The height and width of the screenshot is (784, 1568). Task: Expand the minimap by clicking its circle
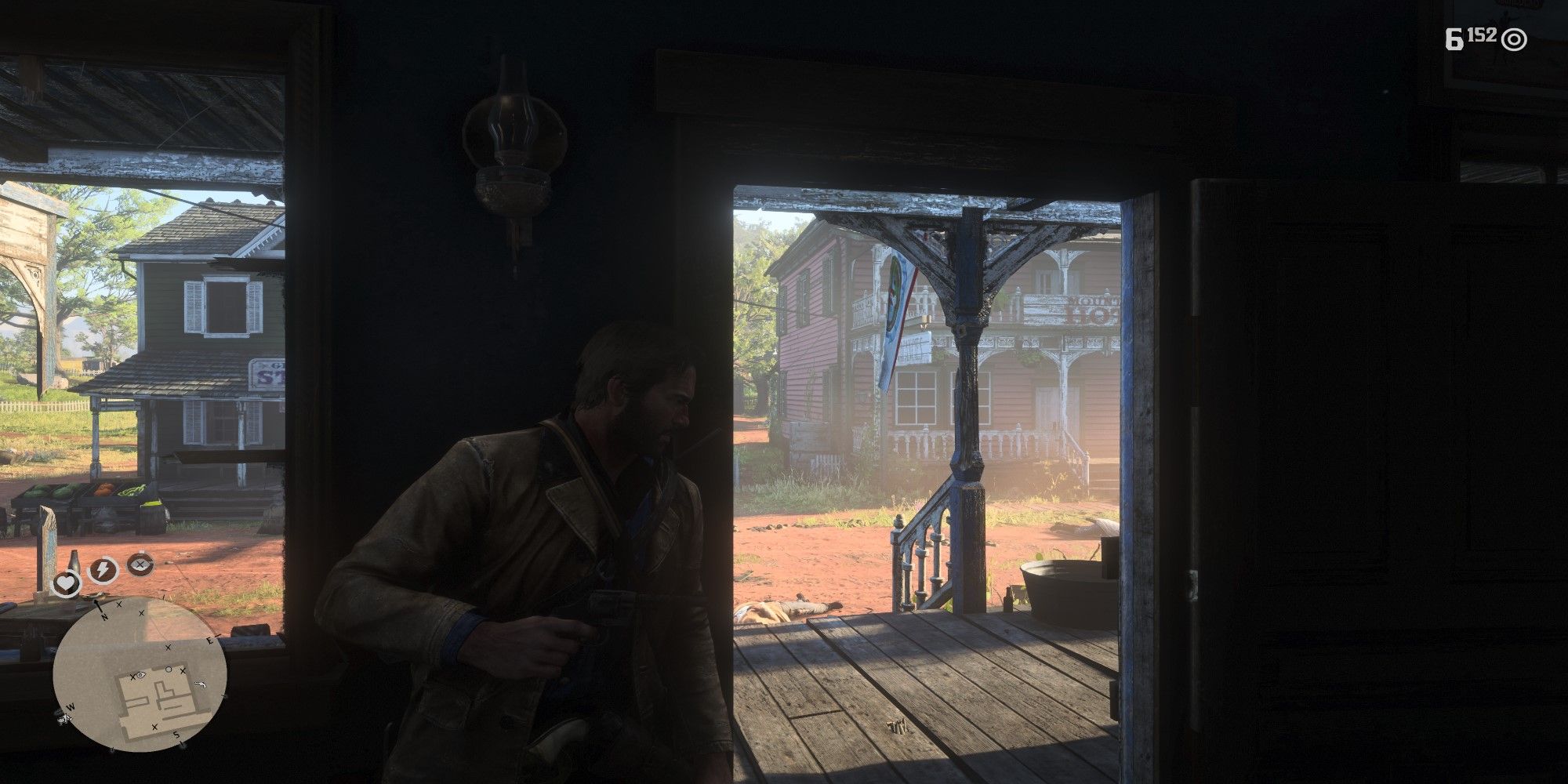pyautogui.click(x=140, y=674)
